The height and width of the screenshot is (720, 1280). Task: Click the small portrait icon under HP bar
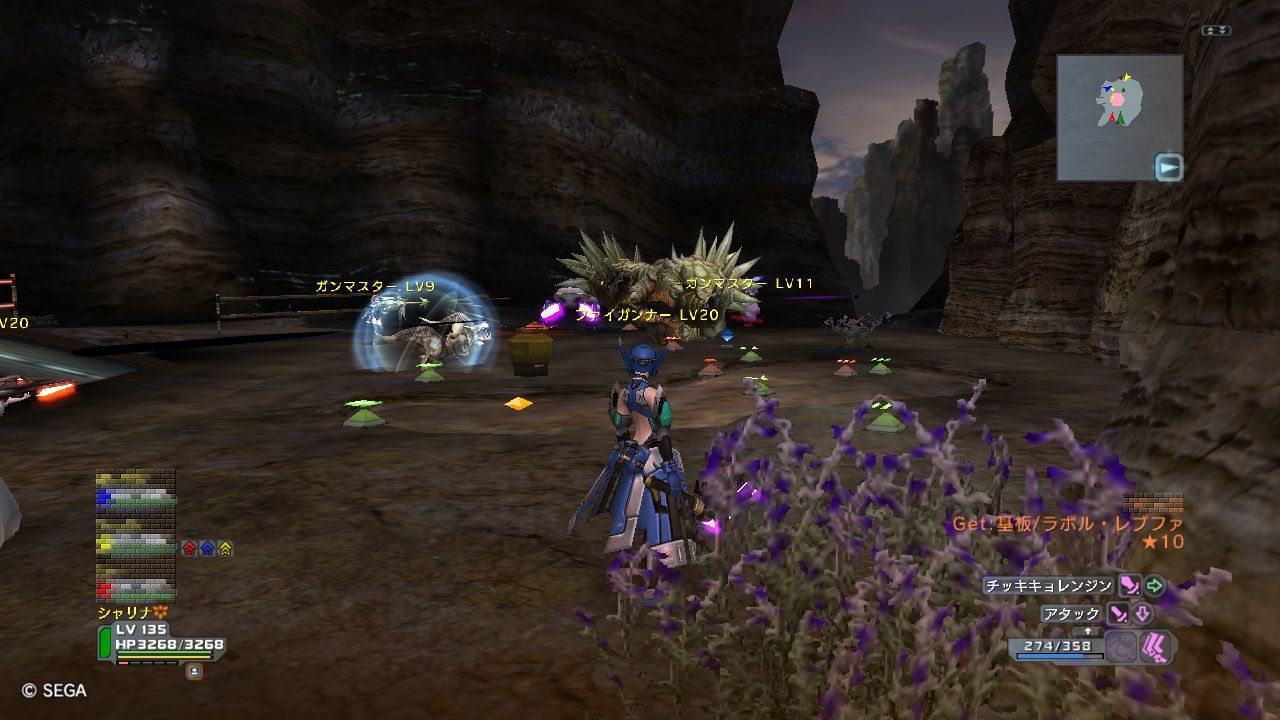pyautogui.click(x=194, y=672)
